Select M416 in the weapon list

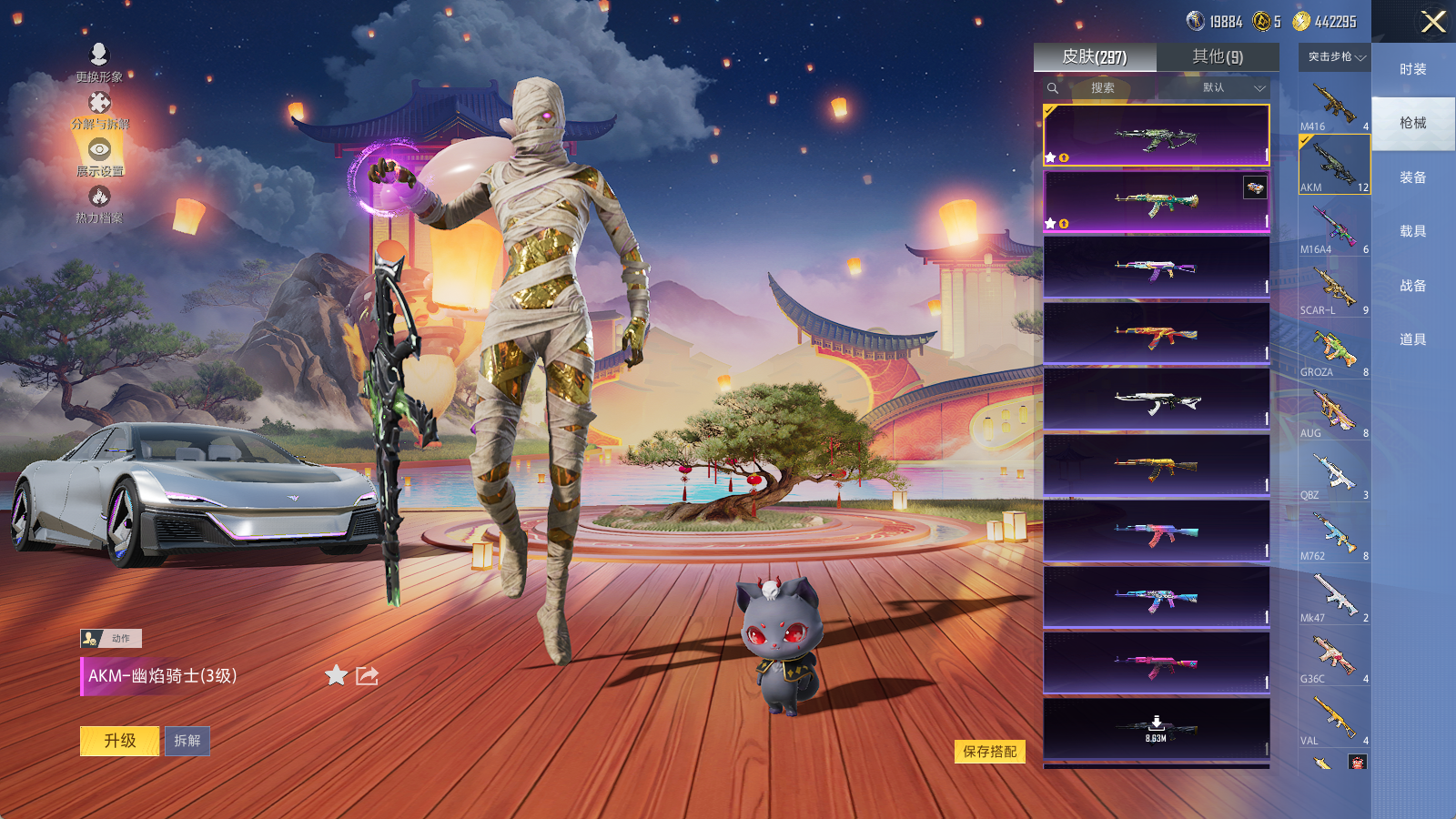1334,106
